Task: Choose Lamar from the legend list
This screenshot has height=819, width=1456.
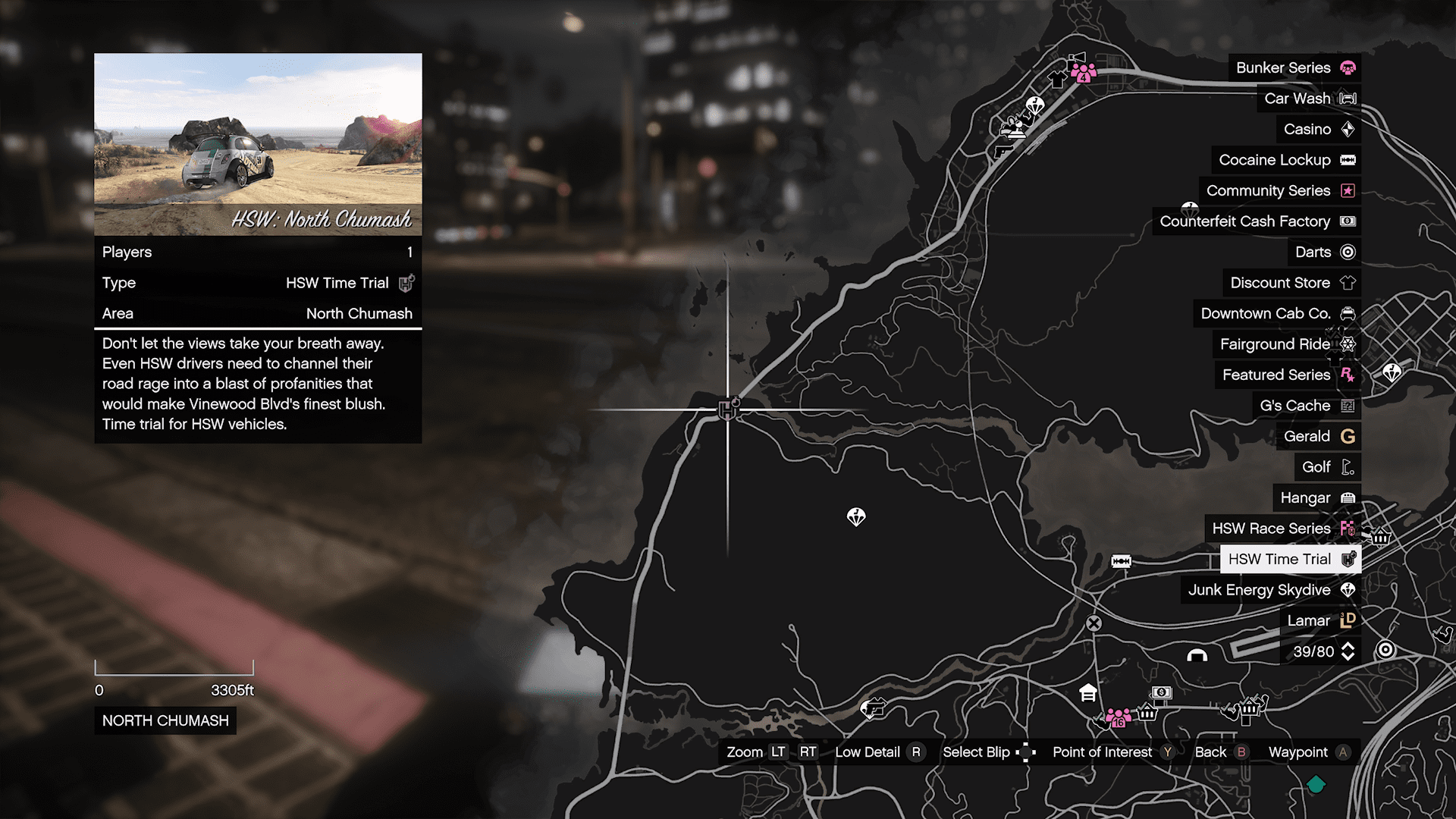Action: pyautogui.click(x=1319, y=620)
